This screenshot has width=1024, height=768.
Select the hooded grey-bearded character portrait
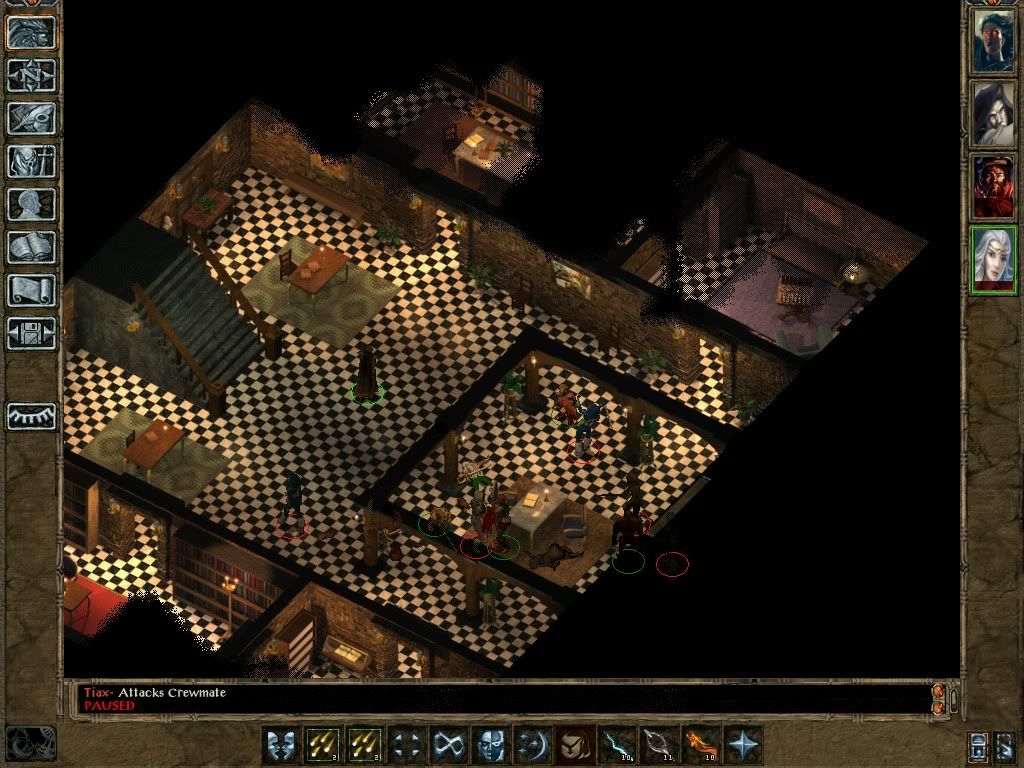pyautogui.click(x=993, y=114)
